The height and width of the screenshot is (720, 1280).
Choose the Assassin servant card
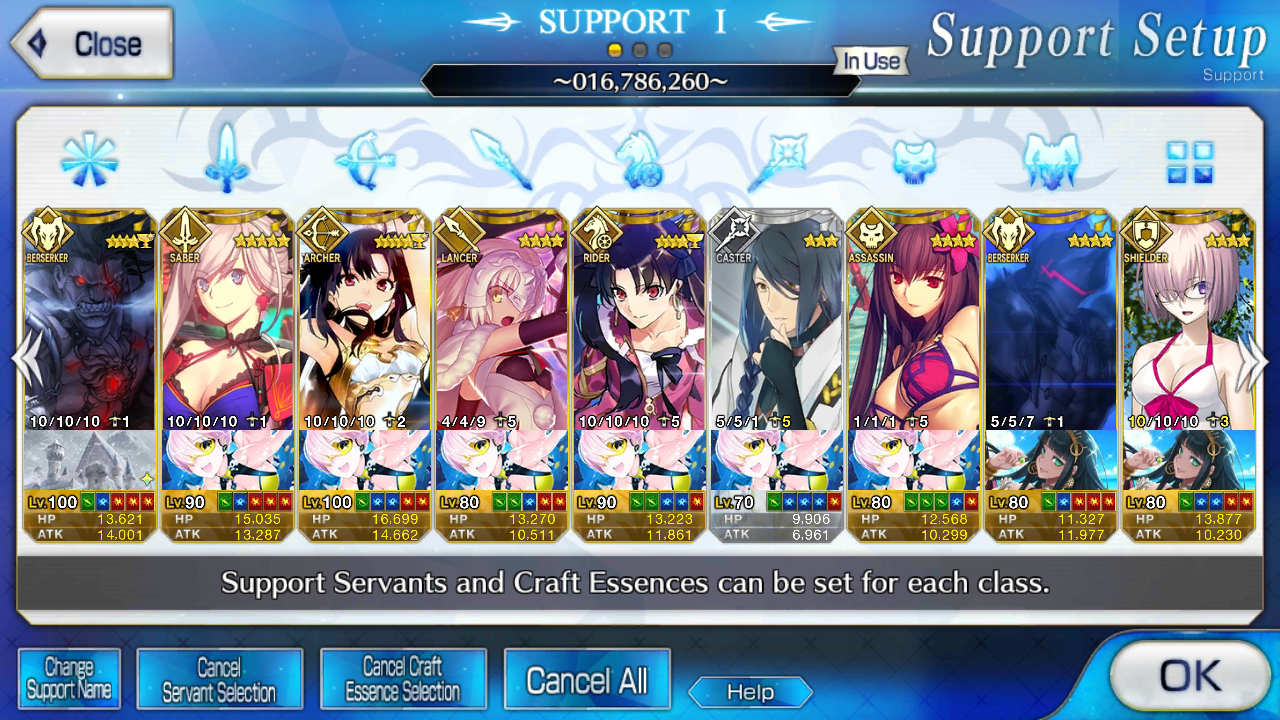914,320
